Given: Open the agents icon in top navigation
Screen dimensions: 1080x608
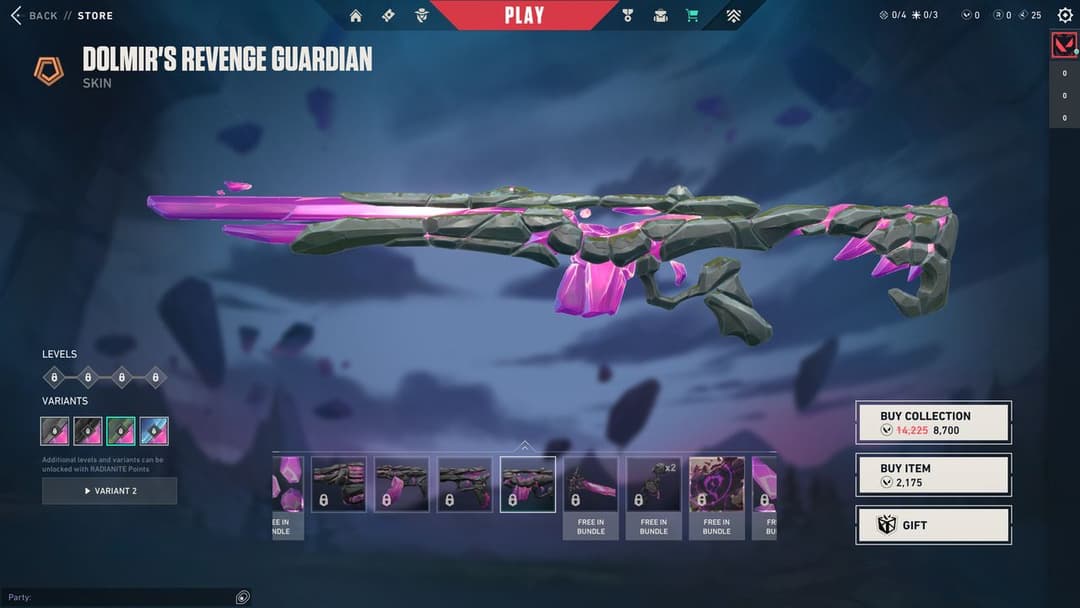Looking at the screenshot, I should pos(421,16).
